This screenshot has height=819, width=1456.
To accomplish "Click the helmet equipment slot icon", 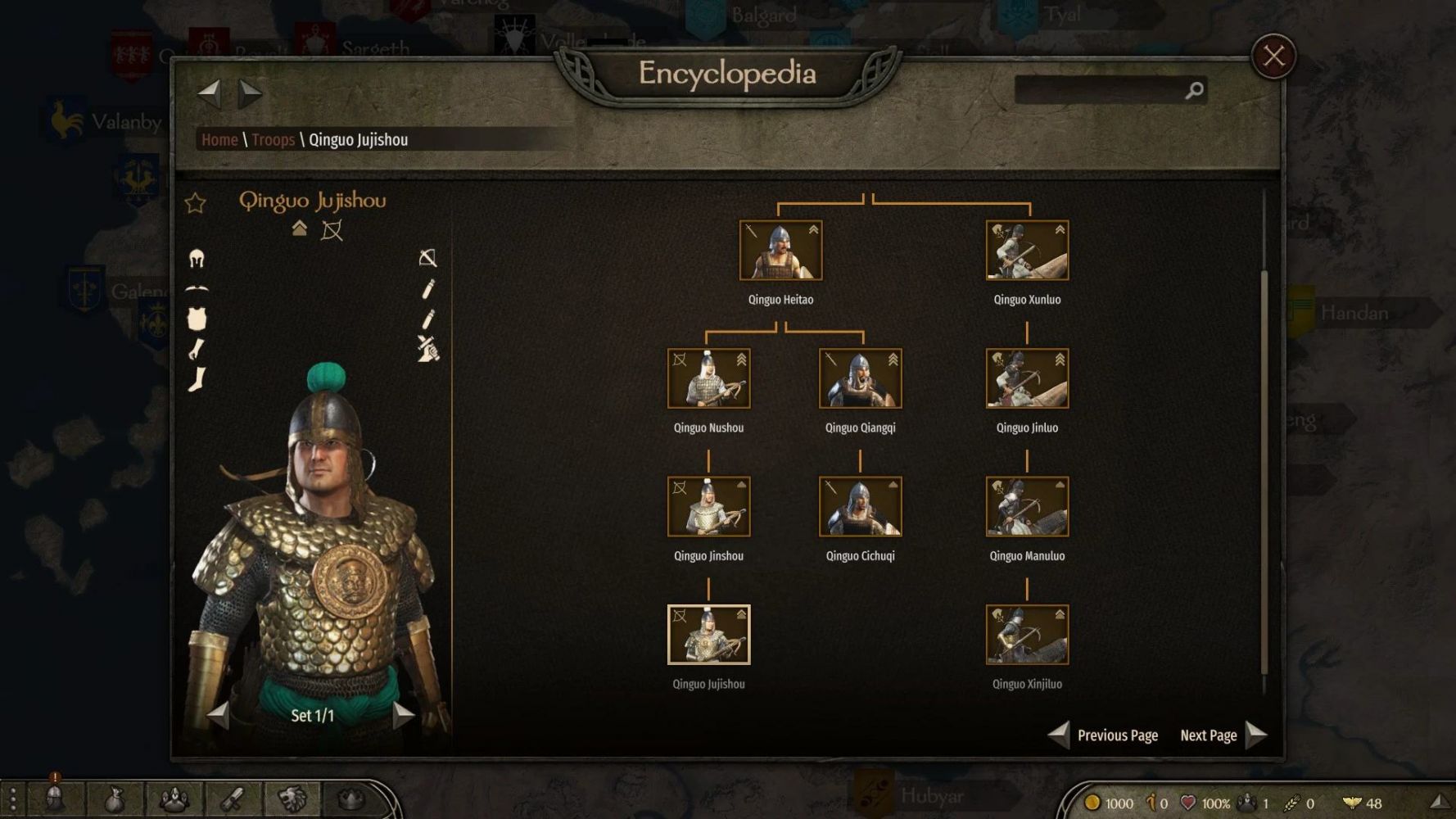I will pos(197,259).
